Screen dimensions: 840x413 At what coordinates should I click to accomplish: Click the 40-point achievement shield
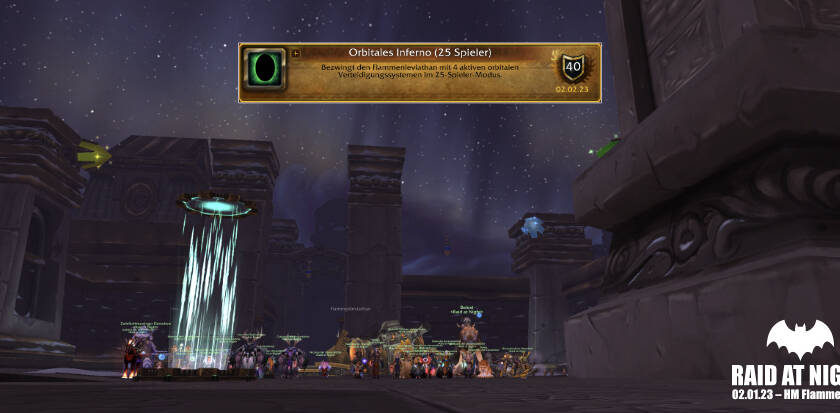(x=573, y=68)
